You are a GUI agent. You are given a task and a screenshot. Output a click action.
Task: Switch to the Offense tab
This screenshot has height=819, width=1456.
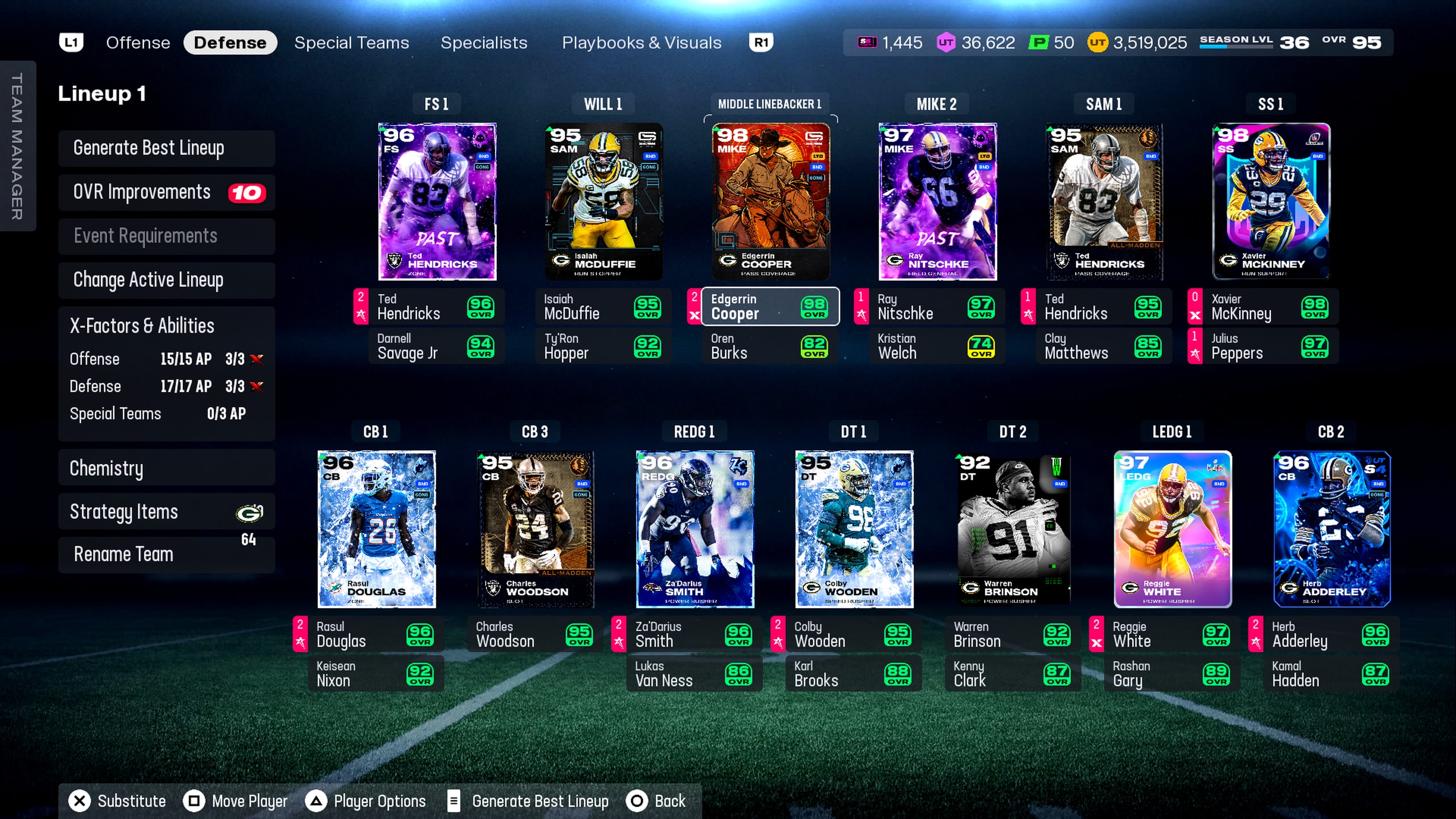tap(138, 43)
